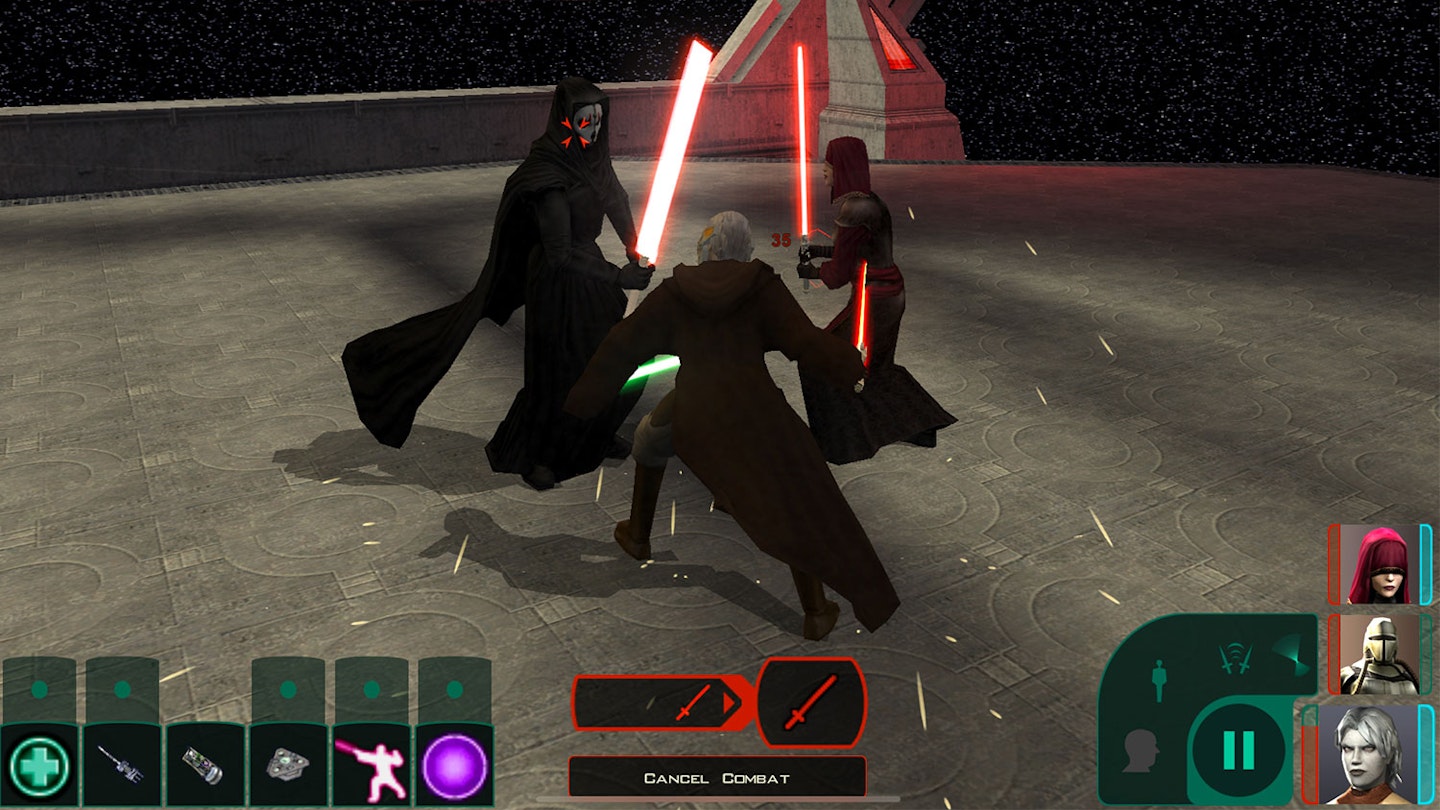Select the stimulant injector slot
This screenshot has height=810, width=1440.
coord(122,765)
